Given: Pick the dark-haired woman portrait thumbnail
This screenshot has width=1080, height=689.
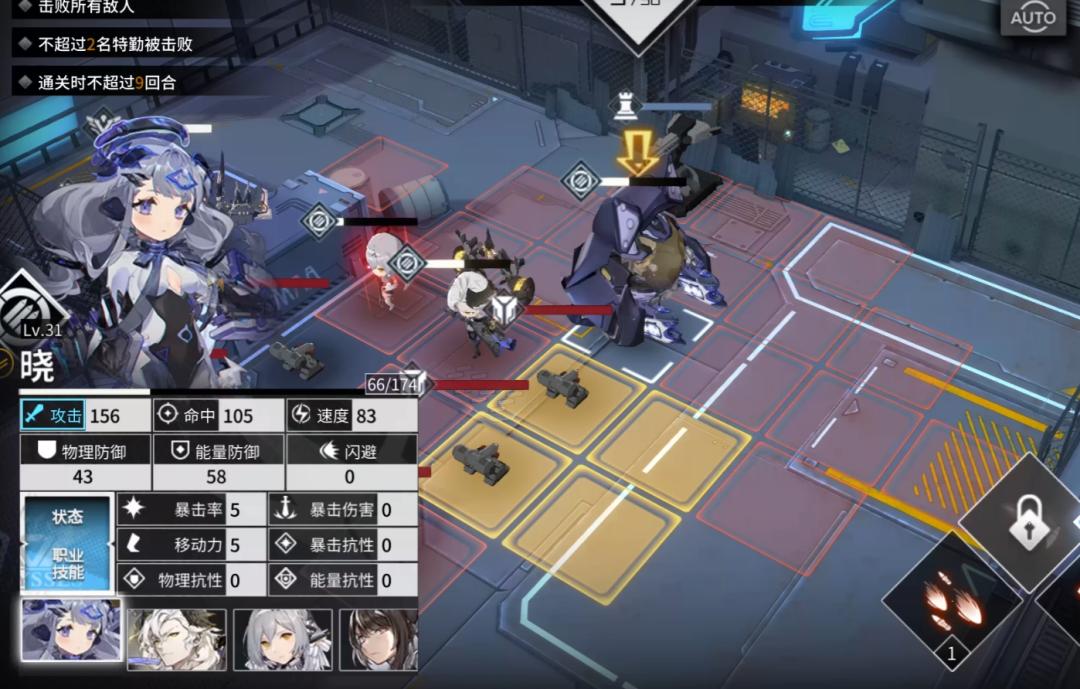Looking at the screenshot, I should click(x=379, y=639).
